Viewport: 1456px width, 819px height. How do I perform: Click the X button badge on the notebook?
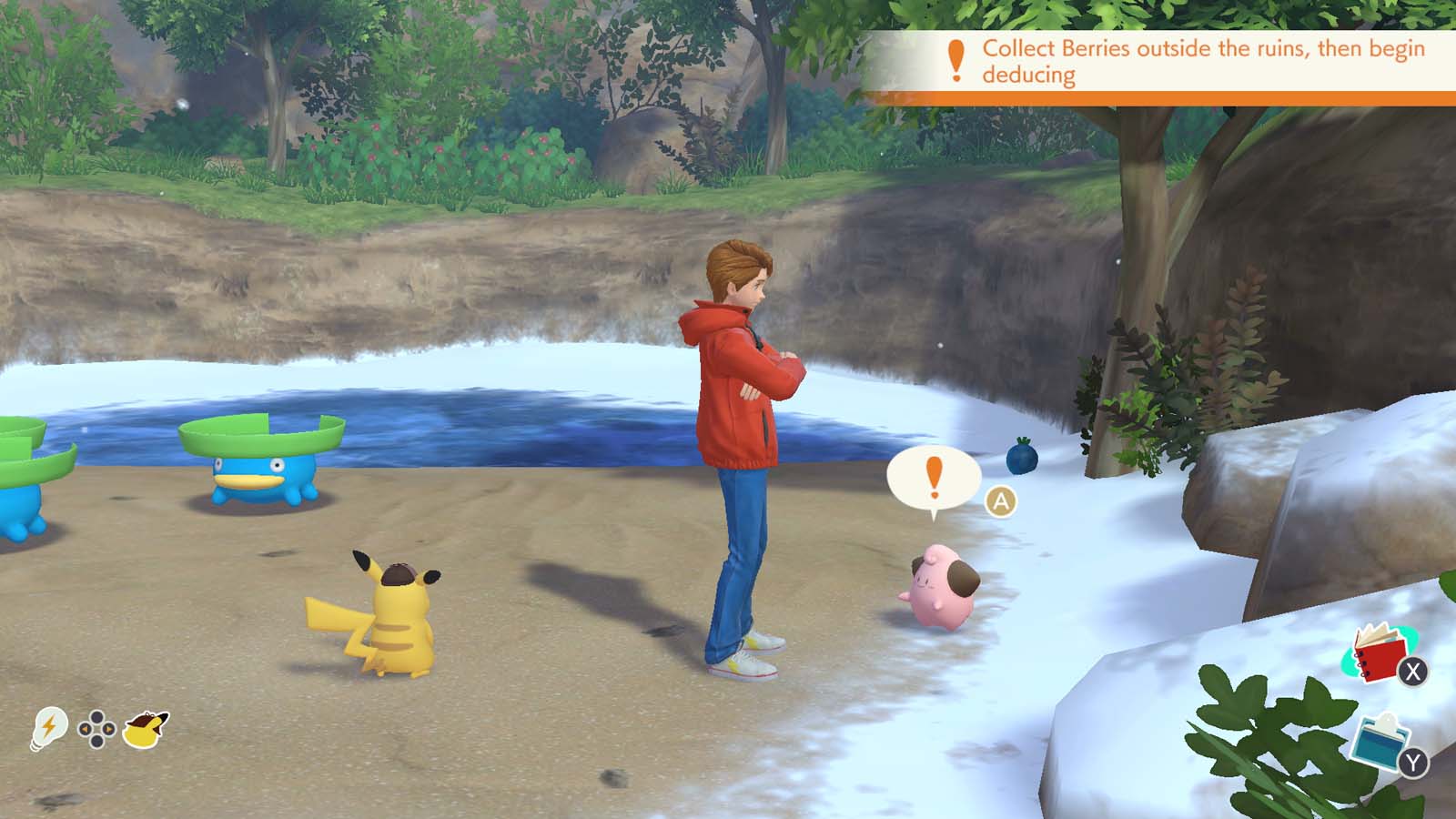coord(1412,672)
